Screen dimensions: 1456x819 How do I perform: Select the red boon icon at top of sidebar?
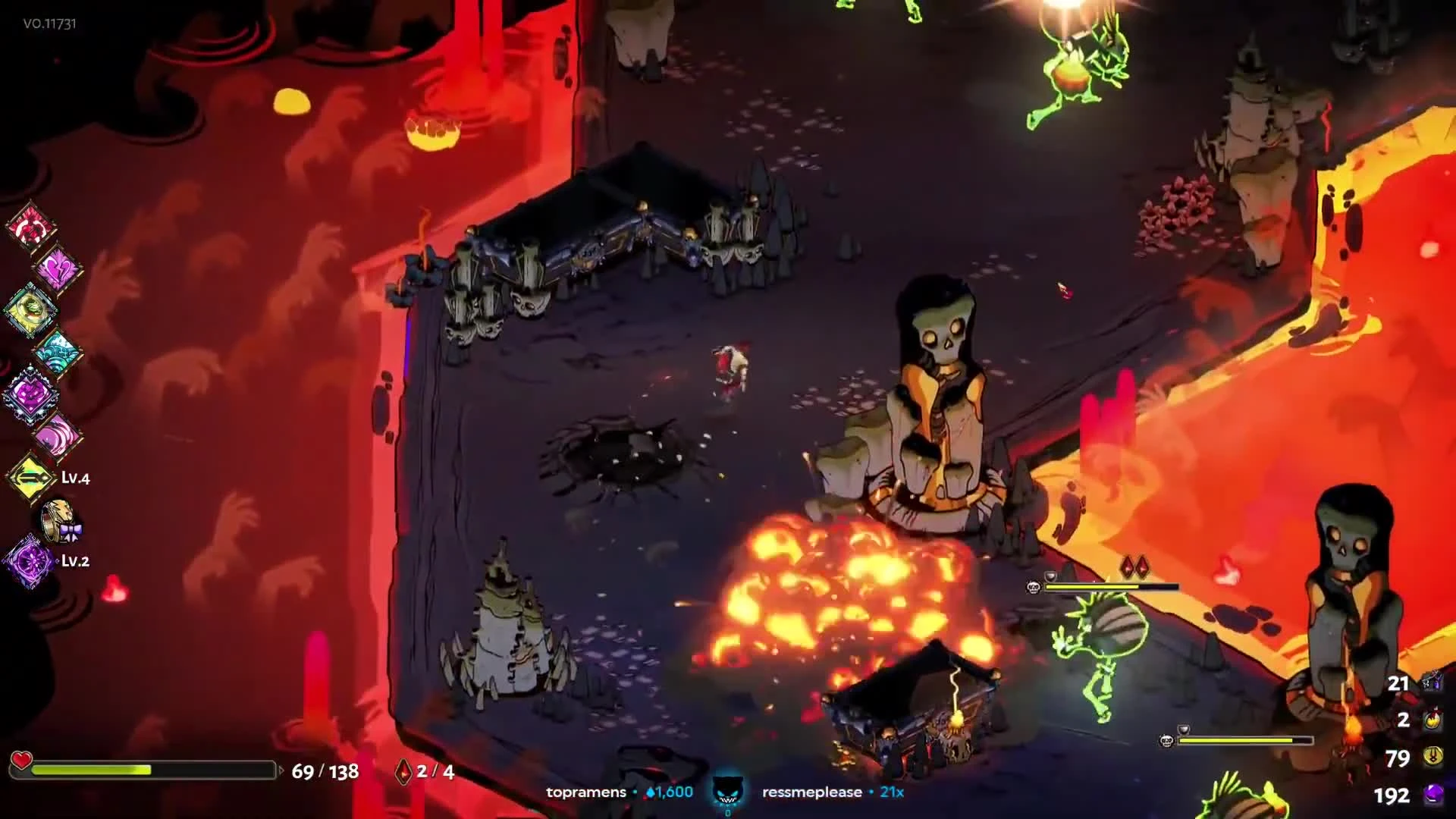32,227
